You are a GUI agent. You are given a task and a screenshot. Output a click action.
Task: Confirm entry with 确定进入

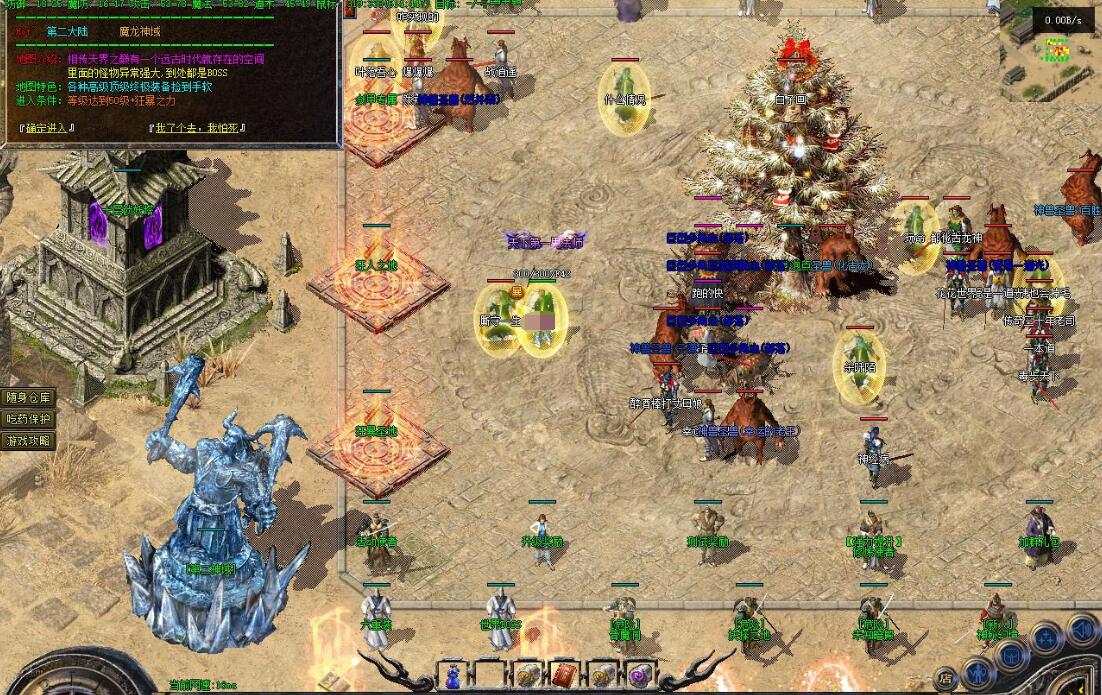[x=46, y=128]
